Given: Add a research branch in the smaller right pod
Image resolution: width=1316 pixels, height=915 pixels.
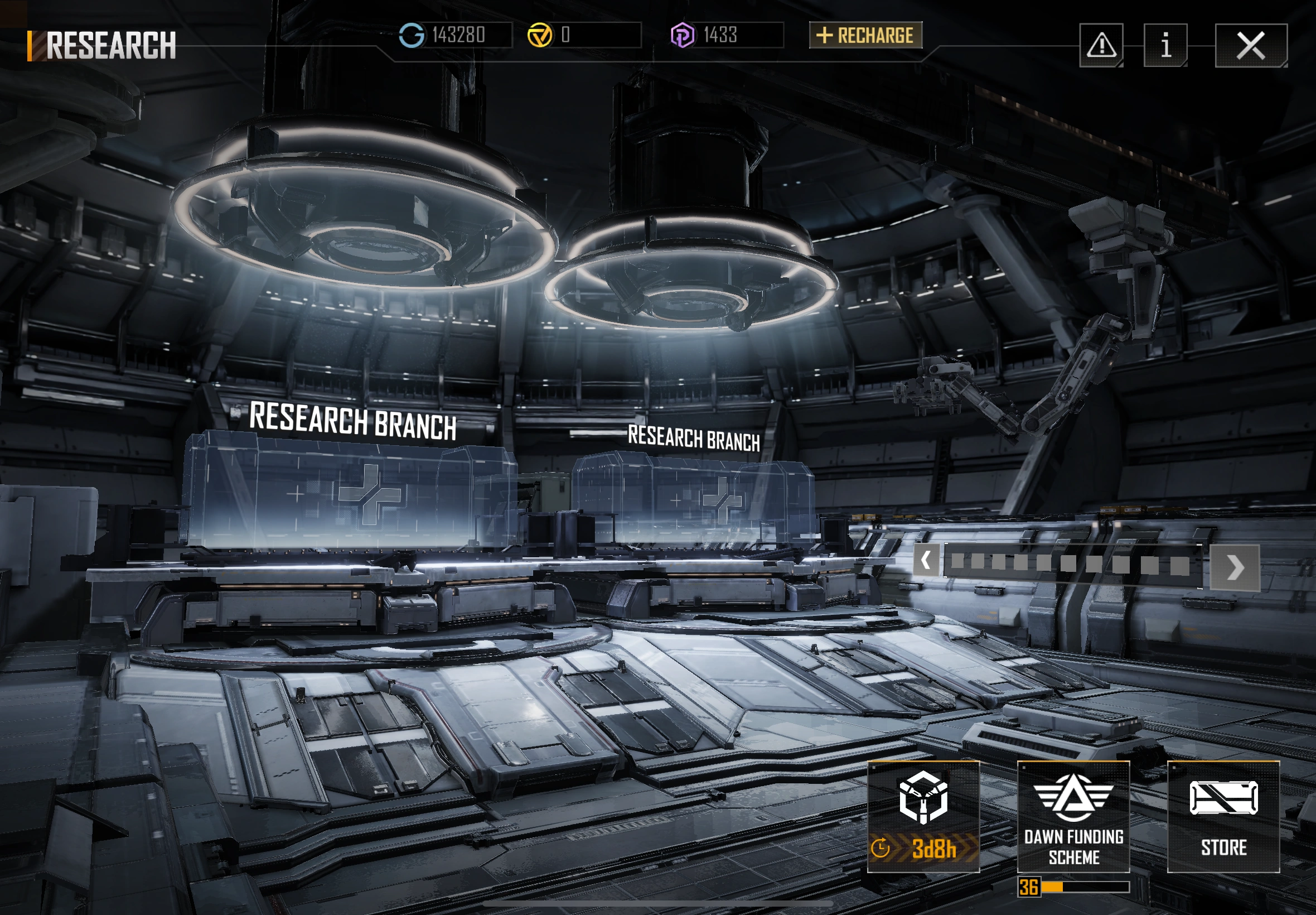Looking at the screenshot, I should coord(723,500).
